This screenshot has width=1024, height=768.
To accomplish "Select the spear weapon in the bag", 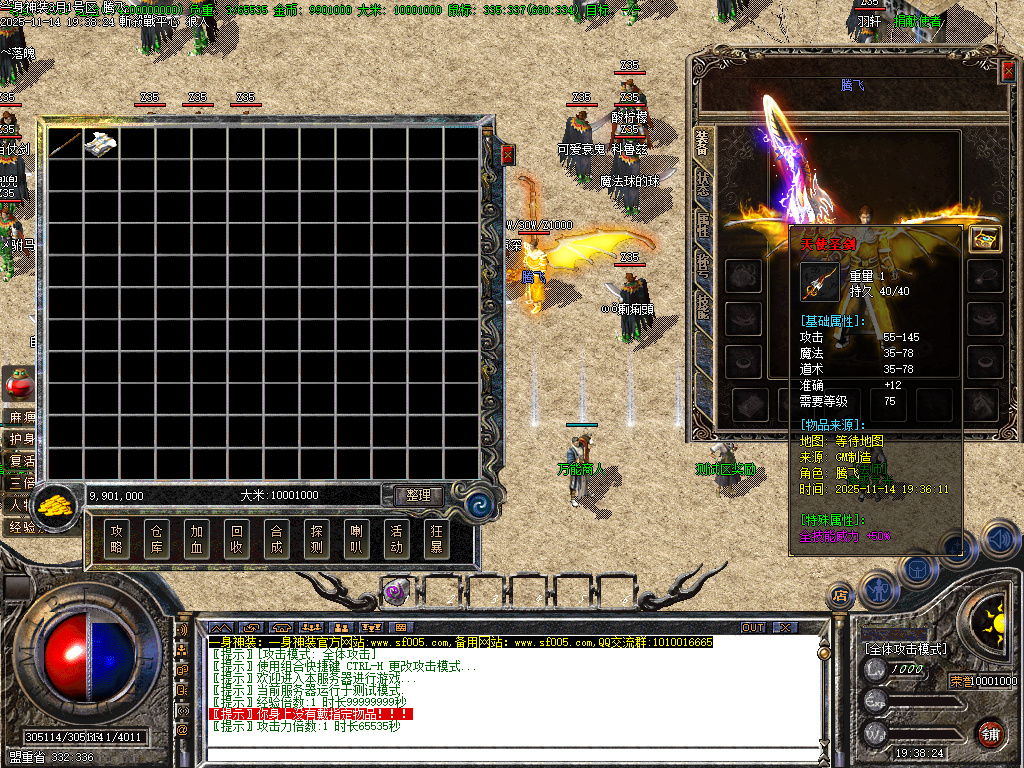I will (x=65, y=144).
